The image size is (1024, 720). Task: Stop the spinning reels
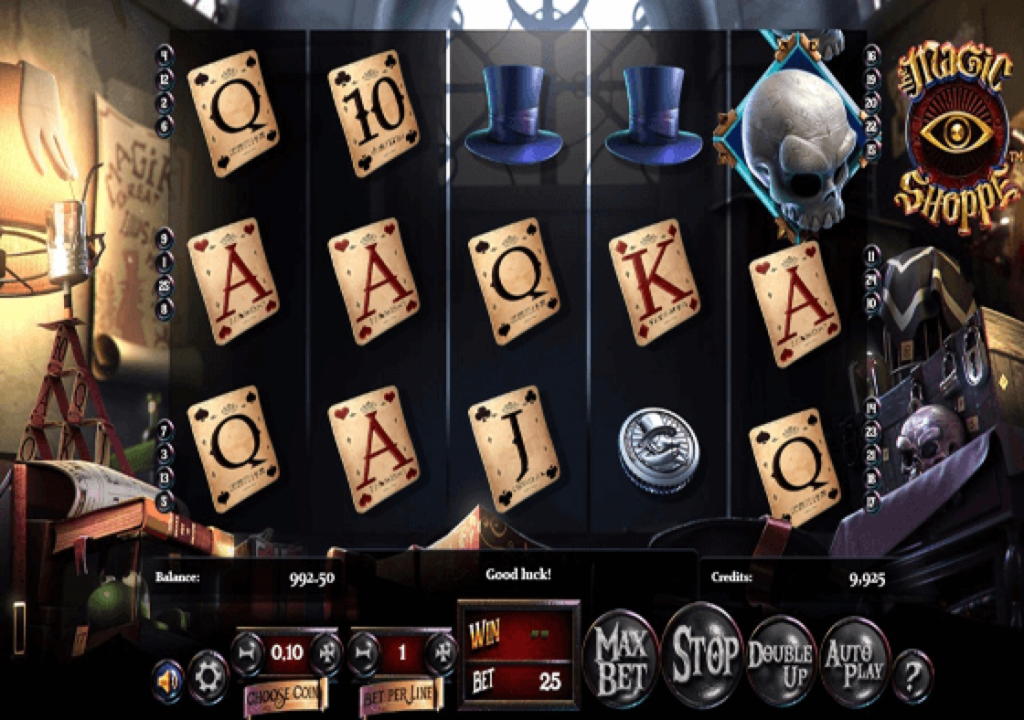pos(704,654)
